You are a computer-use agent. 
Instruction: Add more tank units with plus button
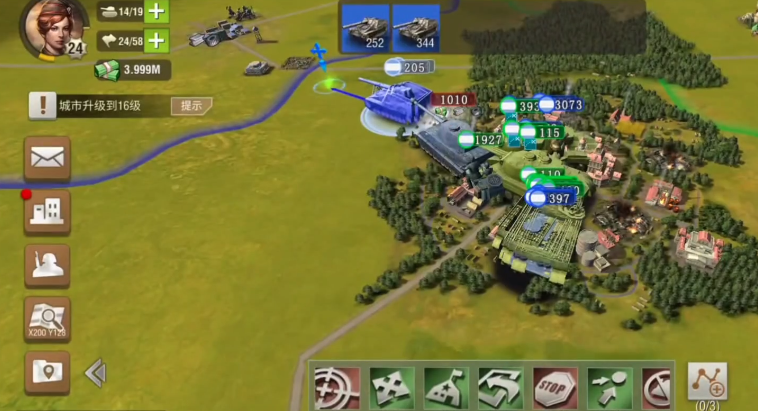tap(158, 12)
